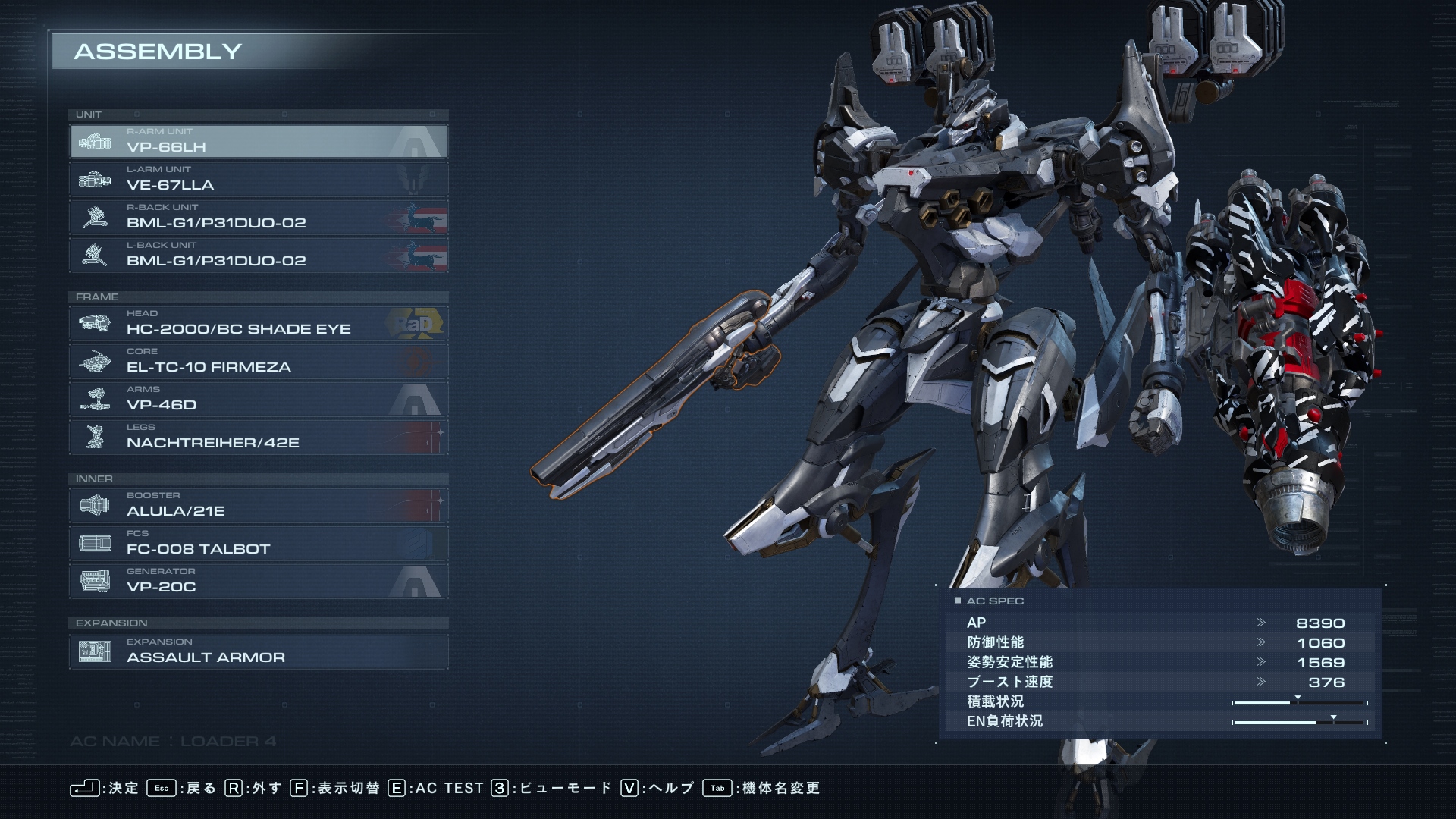Viewport: 1456px width, 819px height.
Task: Select the L-BACK UNIT missile launcher slot
Action: (258, 256)
